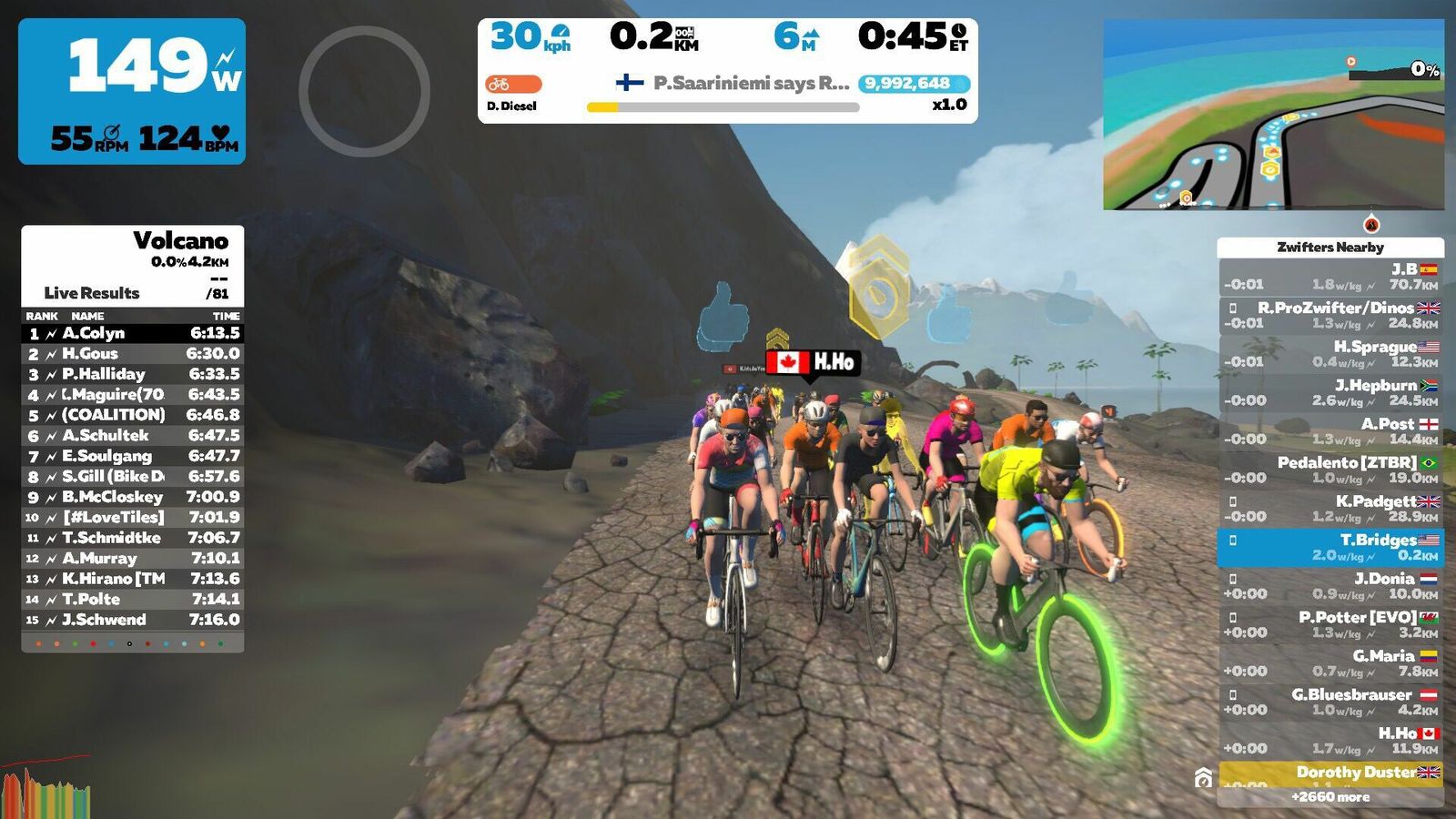This screenshot has width=1456, height=819.
Task: Choose Pedalento [ZTBR] rider entry
Action: [x=1330, y=470]
